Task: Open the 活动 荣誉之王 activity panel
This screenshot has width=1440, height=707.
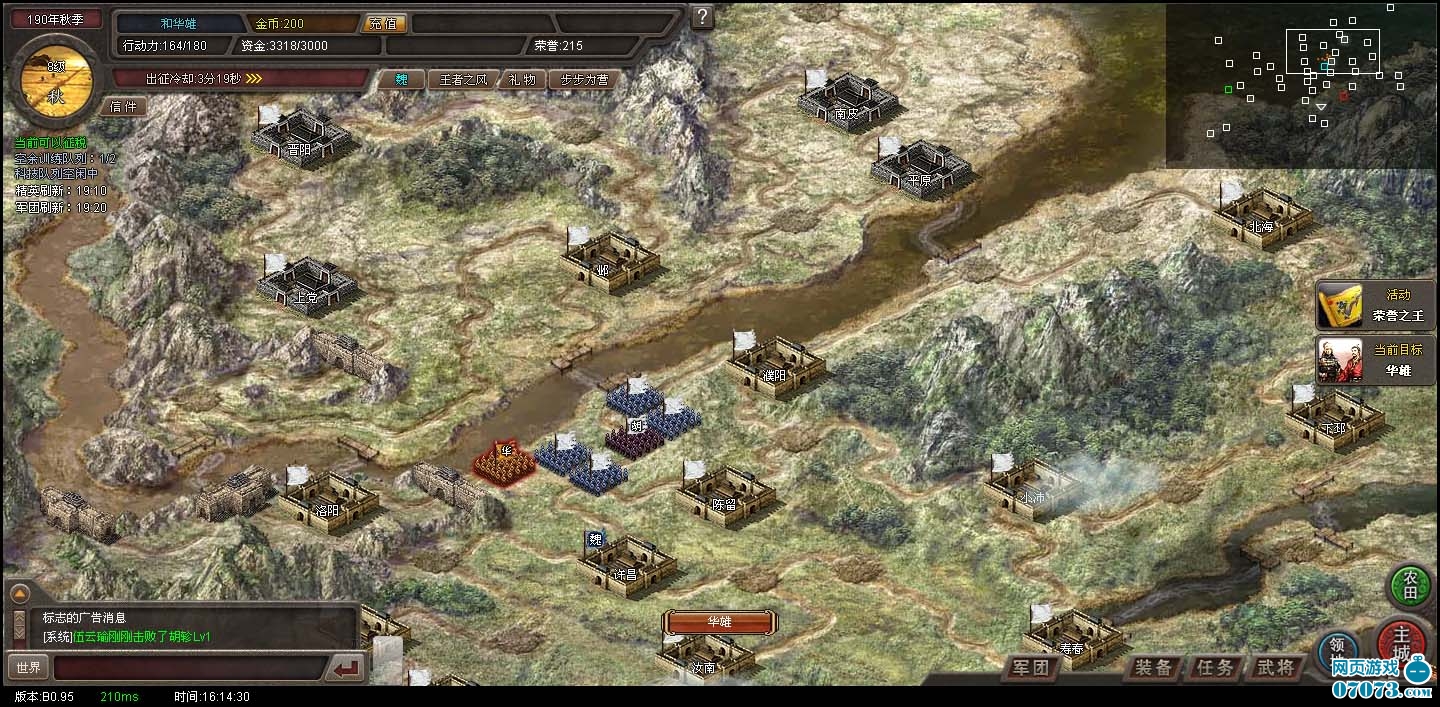Action: pos(1375,305)
